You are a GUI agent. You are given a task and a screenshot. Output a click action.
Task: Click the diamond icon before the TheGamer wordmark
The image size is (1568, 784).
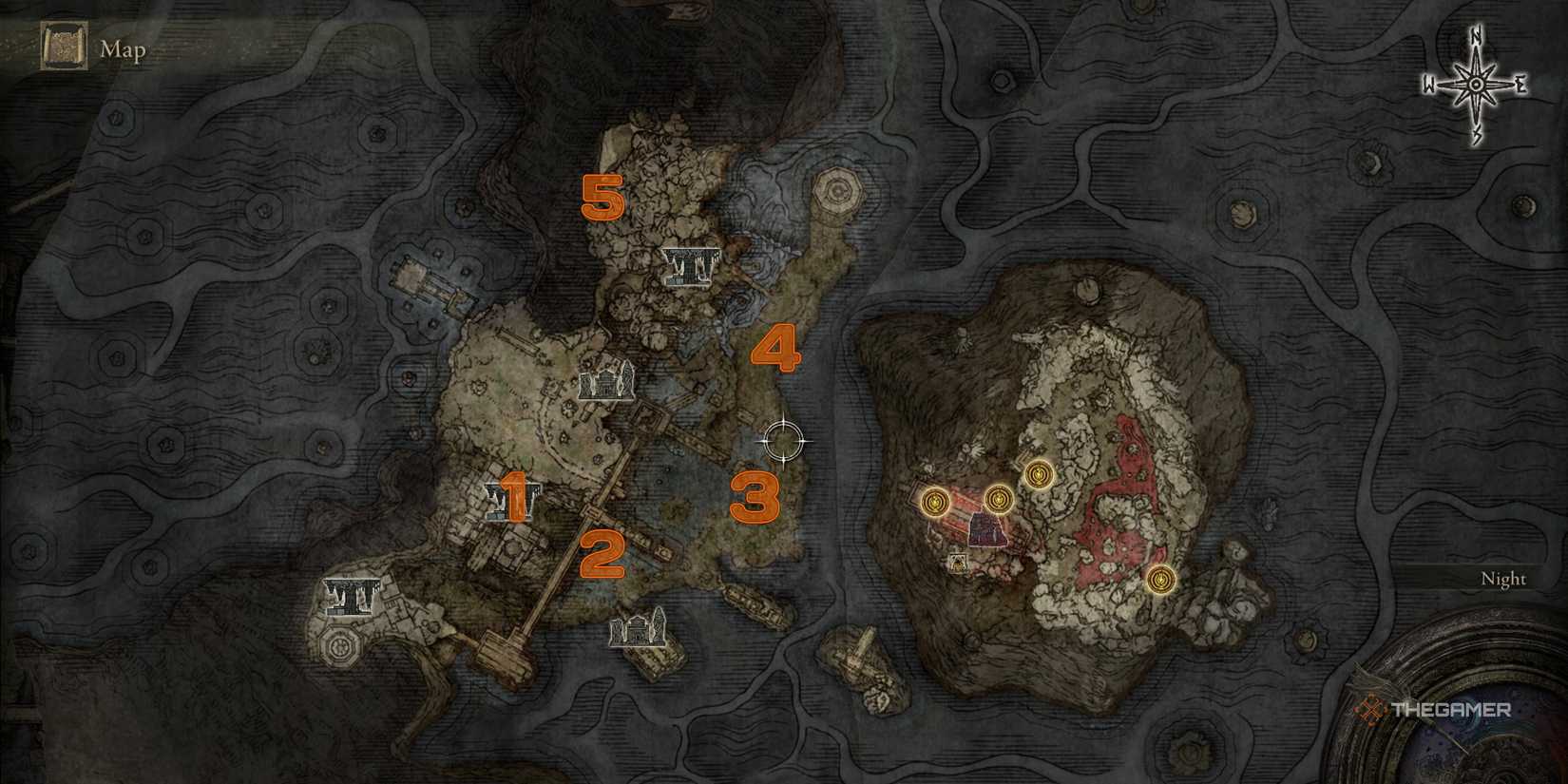(1368, 708)
